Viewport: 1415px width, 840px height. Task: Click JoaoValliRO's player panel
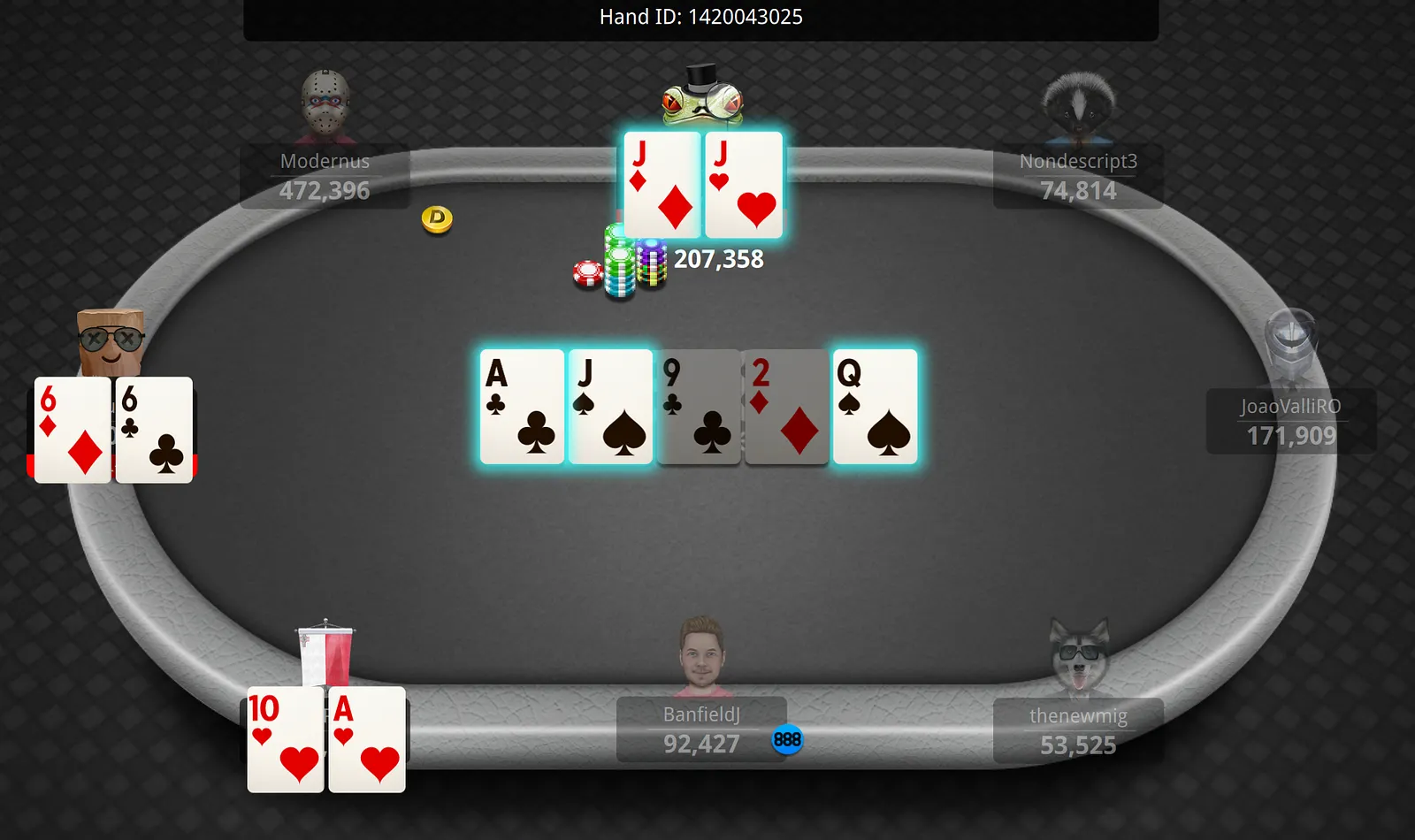1291,421
